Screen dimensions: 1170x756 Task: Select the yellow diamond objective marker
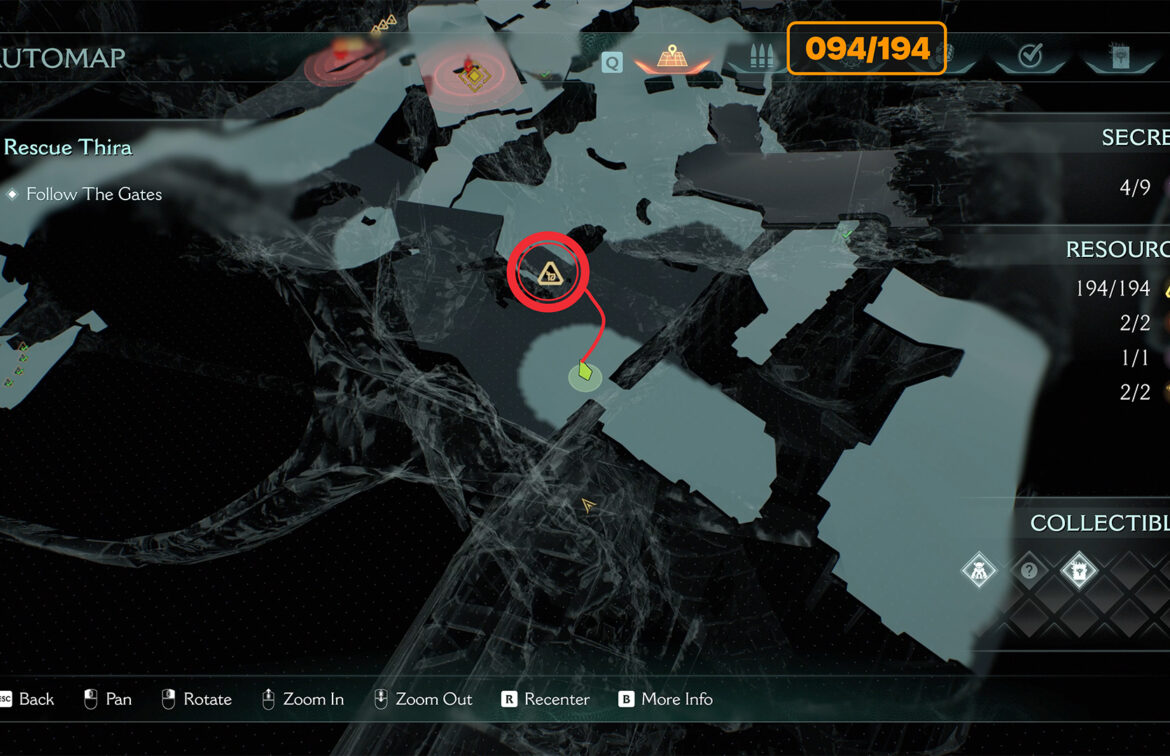(x=473, y=77)
